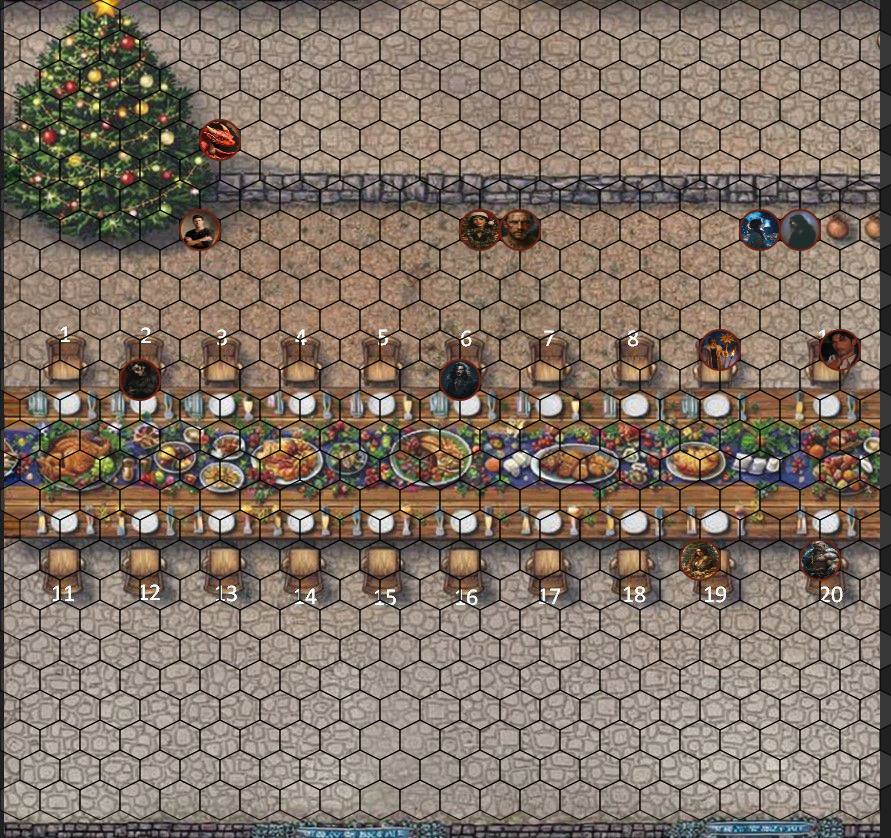Choose the token seated at chair 2
891x838 pixels.
click(x=140, y=379)
